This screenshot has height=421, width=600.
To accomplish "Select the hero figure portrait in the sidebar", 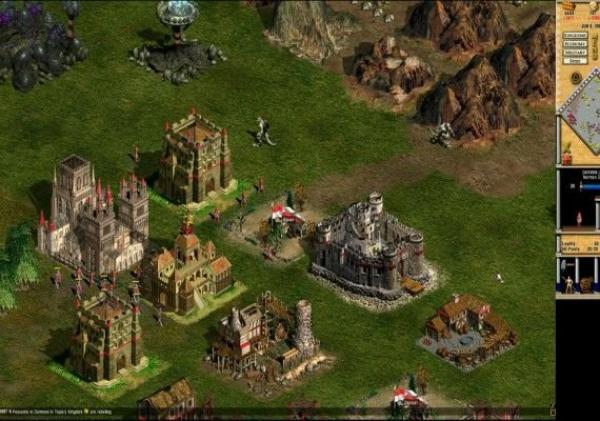I will (578, 217).
